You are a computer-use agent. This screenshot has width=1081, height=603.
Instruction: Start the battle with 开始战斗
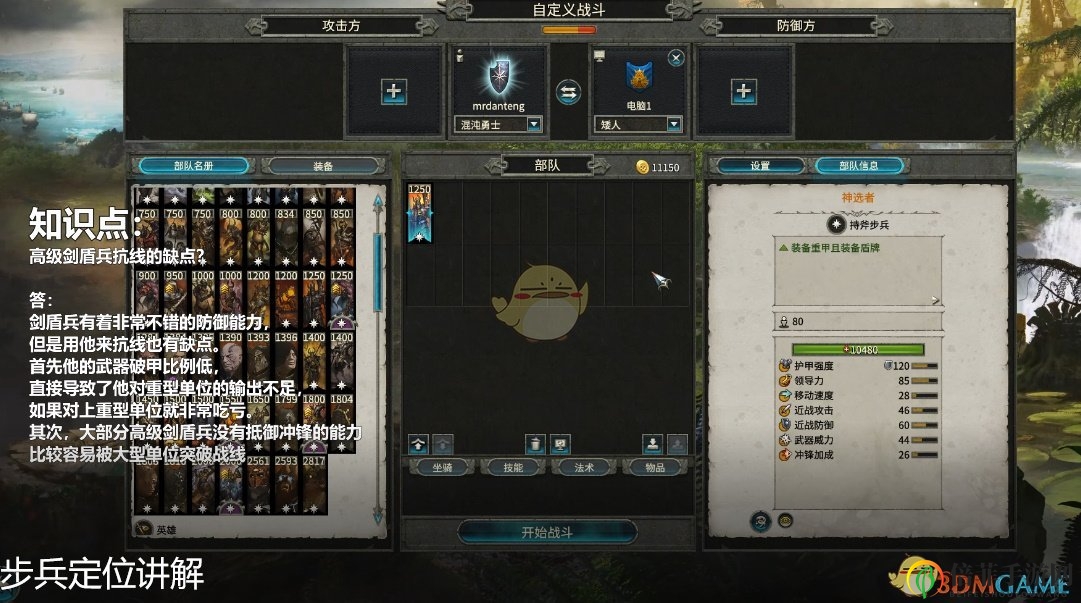547,532
